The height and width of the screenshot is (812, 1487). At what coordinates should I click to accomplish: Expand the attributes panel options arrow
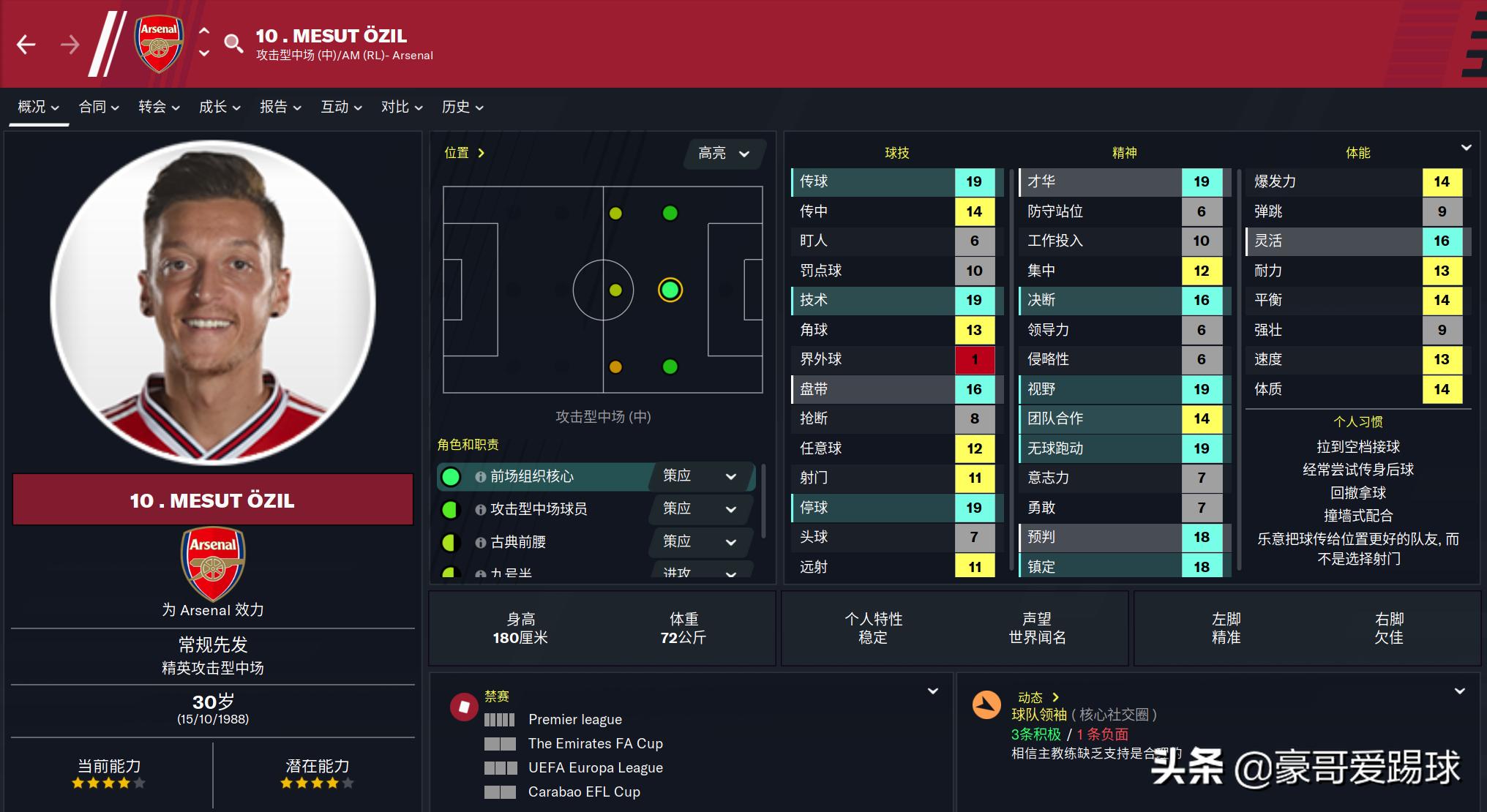click(x=1466, y=148)
